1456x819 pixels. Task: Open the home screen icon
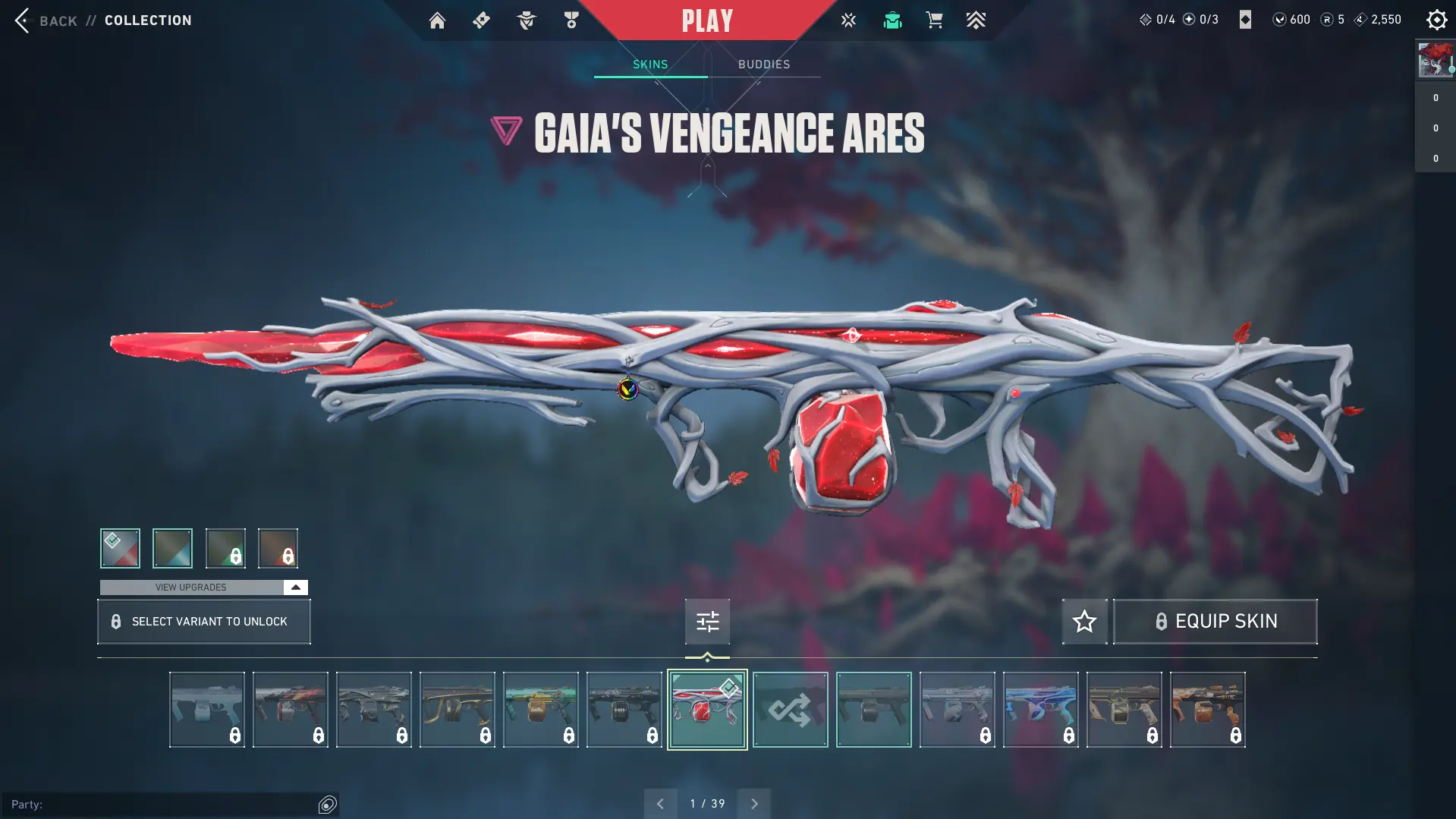click(437, 20)
